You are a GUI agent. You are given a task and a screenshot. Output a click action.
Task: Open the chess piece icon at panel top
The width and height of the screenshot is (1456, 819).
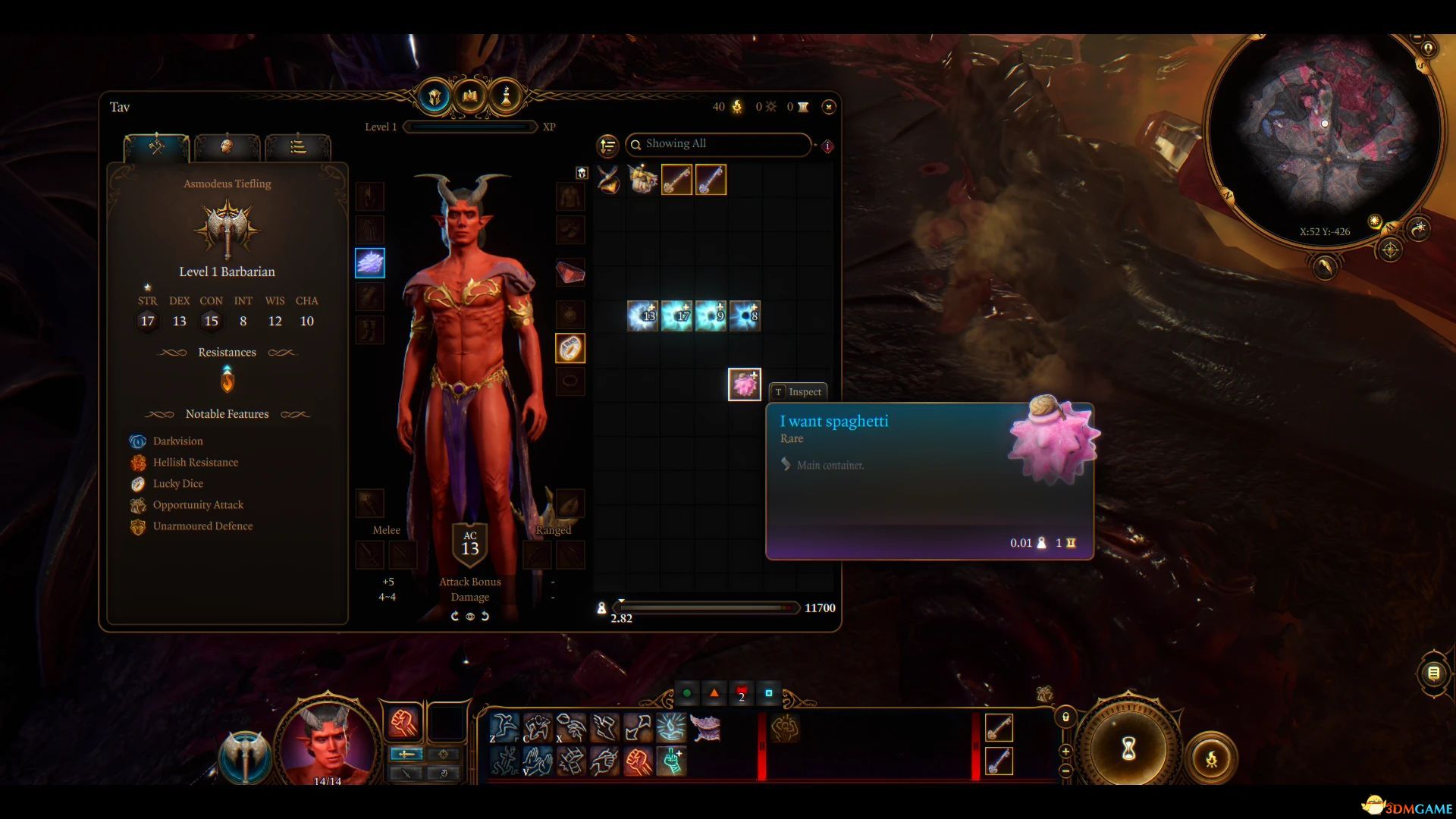(x=506, y=96)
